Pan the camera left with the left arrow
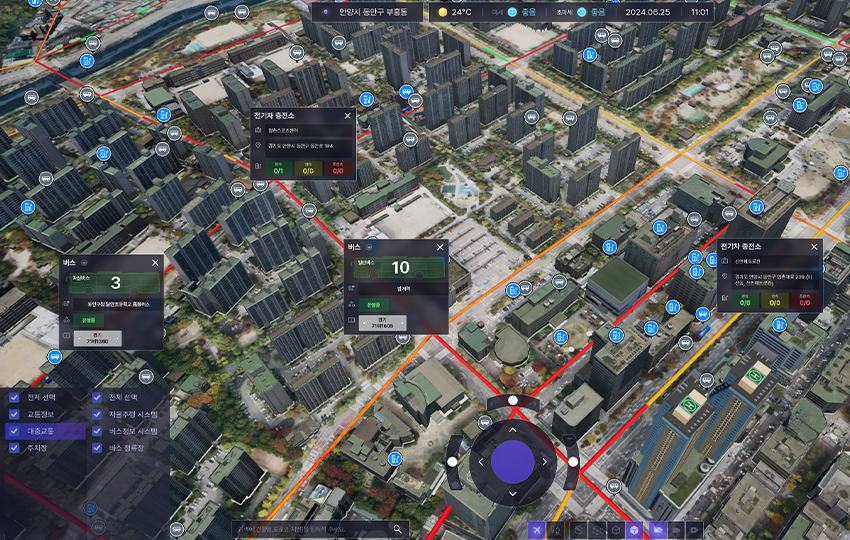Screen dimensions: 850x540 481,461
